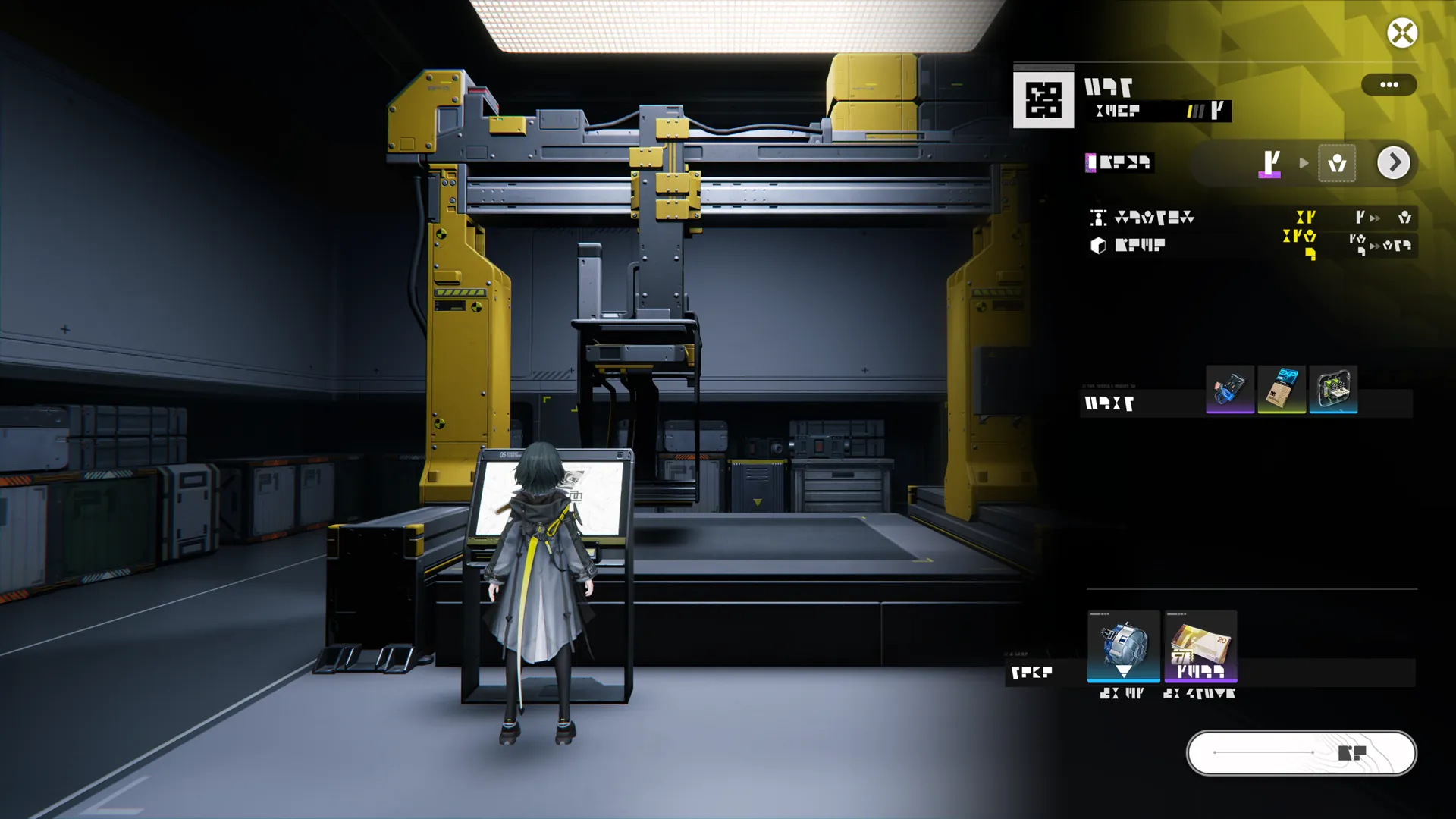The height and width of the screenshot is (819, 1456).
Task: Click the white confirm upgrade button
Action: [x=1301, y=753]
